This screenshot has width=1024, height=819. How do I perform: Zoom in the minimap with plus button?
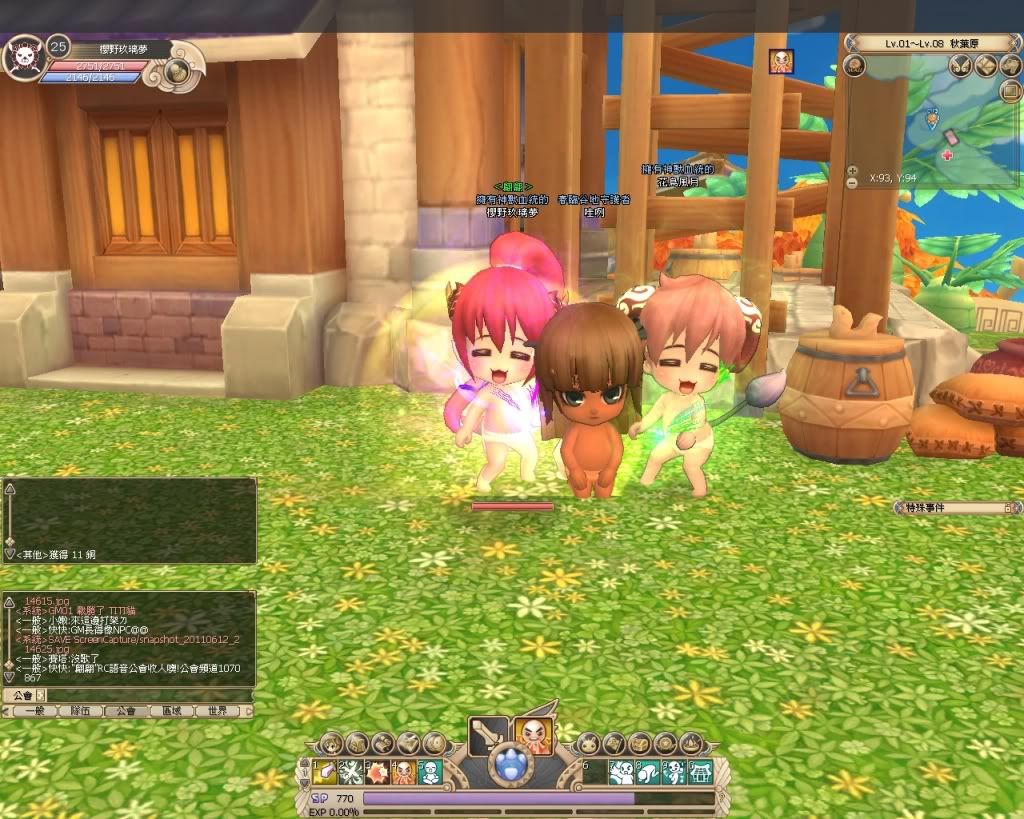click(852, 170)
